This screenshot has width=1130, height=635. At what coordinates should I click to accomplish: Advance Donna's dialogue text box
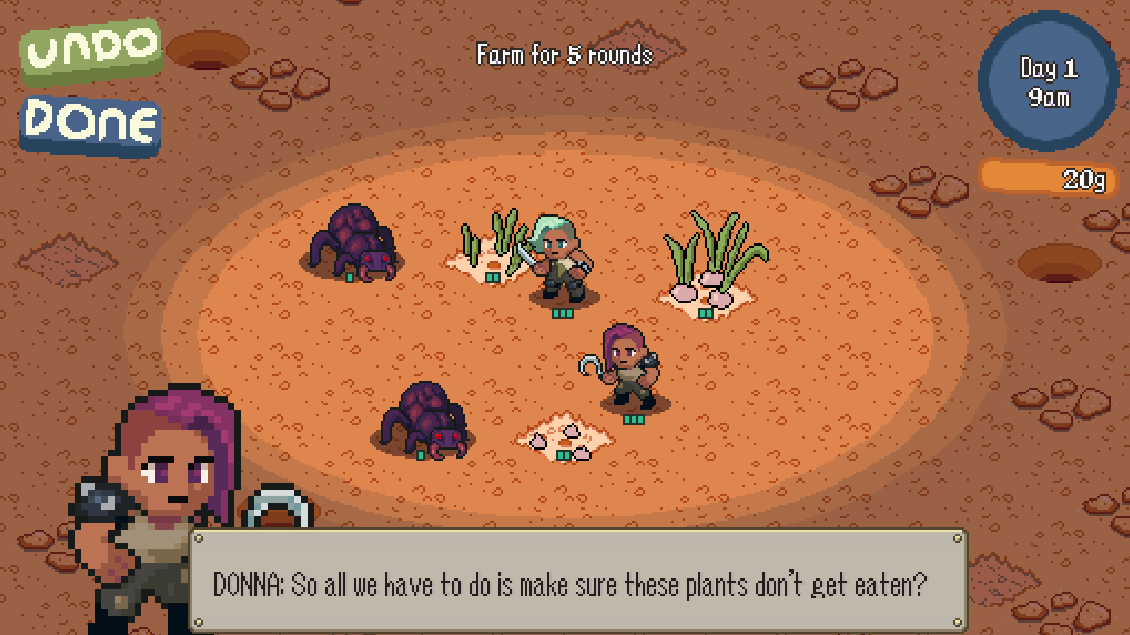(x=578, y=581)
